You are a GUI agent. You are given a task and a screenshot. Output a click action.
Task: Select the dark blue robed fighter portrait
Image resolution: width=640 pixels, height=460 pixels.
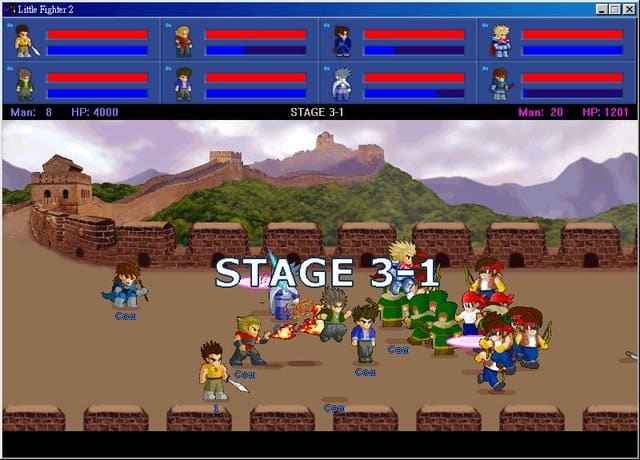341,41
